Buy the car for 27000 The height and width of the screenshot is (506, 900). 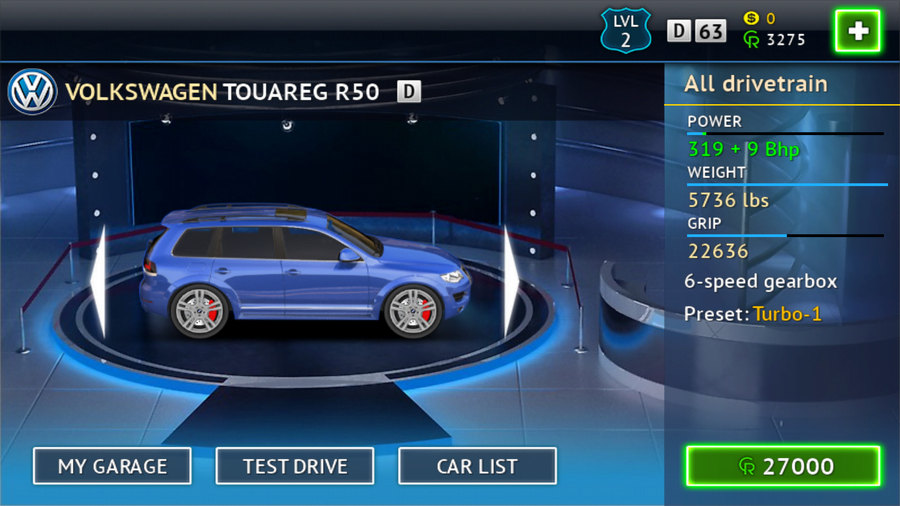tap(783, 466)
